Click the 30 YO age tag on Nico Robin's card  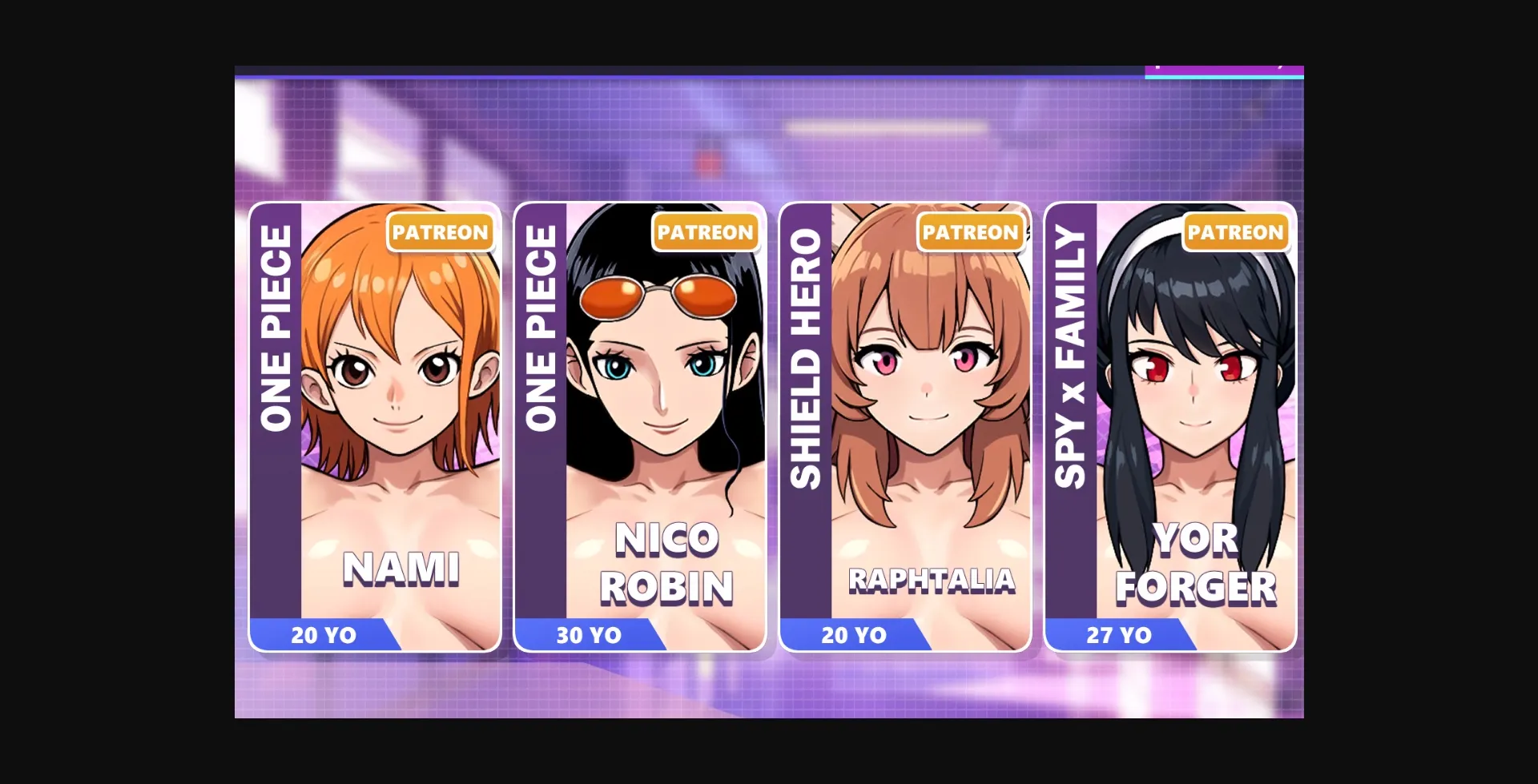589,635
